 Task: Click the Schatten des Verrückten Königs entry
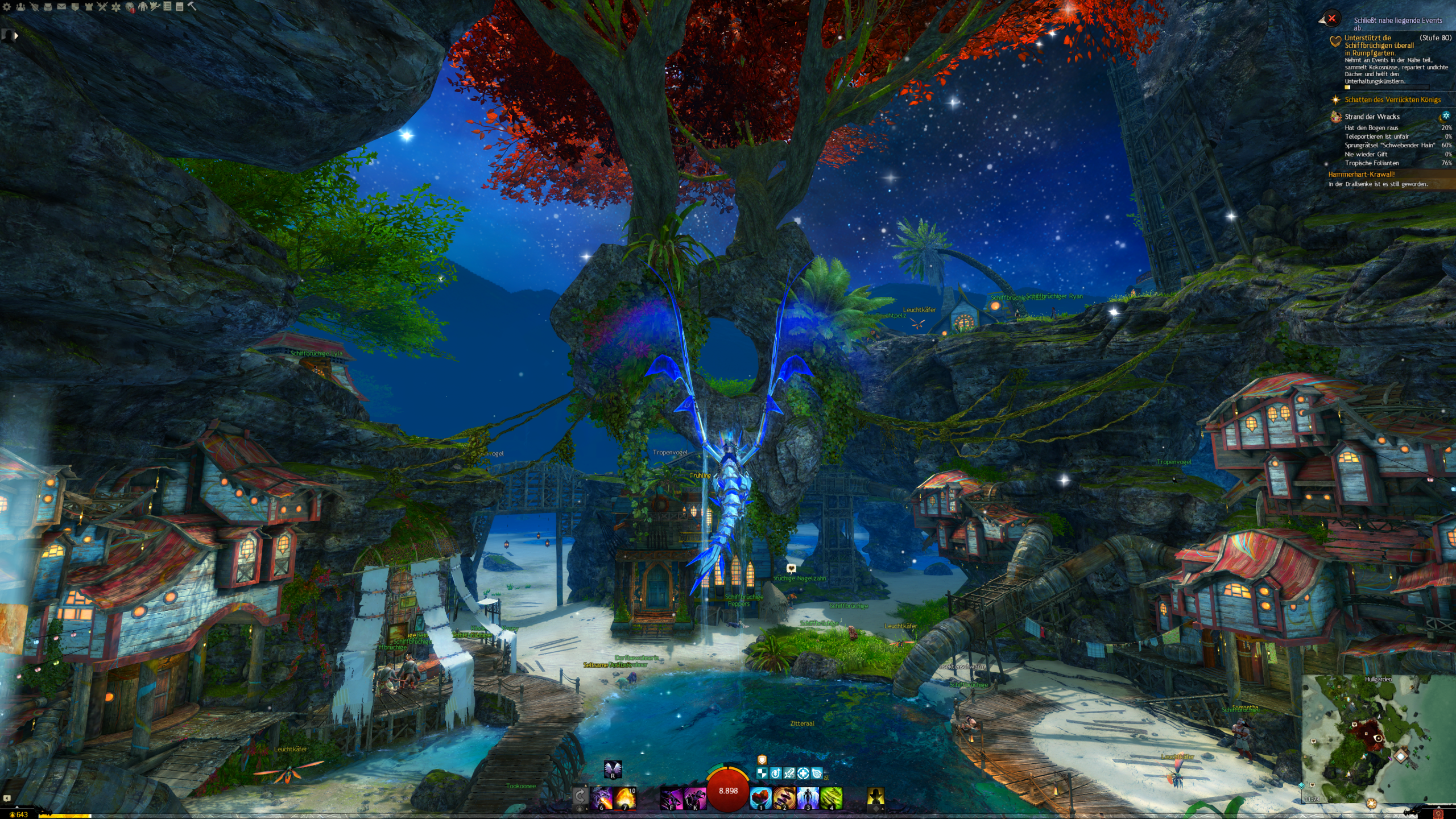point(1392,100)
